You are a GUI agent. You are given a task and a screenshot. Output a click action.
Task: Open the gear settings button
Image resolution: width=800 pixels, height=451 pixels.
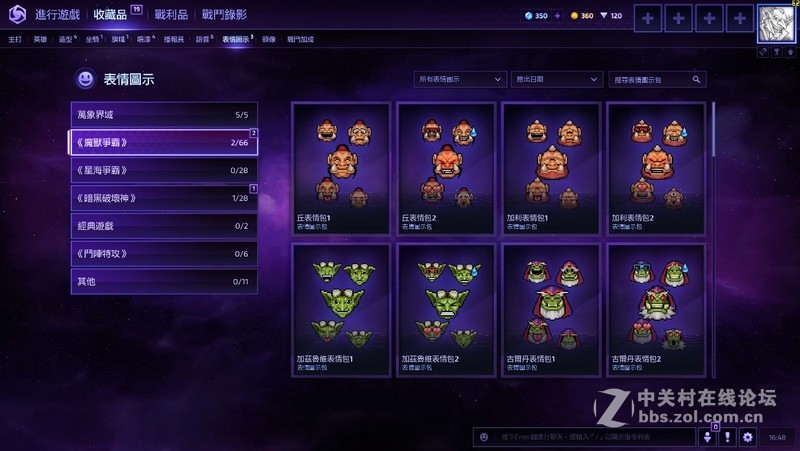pos(747,437)
